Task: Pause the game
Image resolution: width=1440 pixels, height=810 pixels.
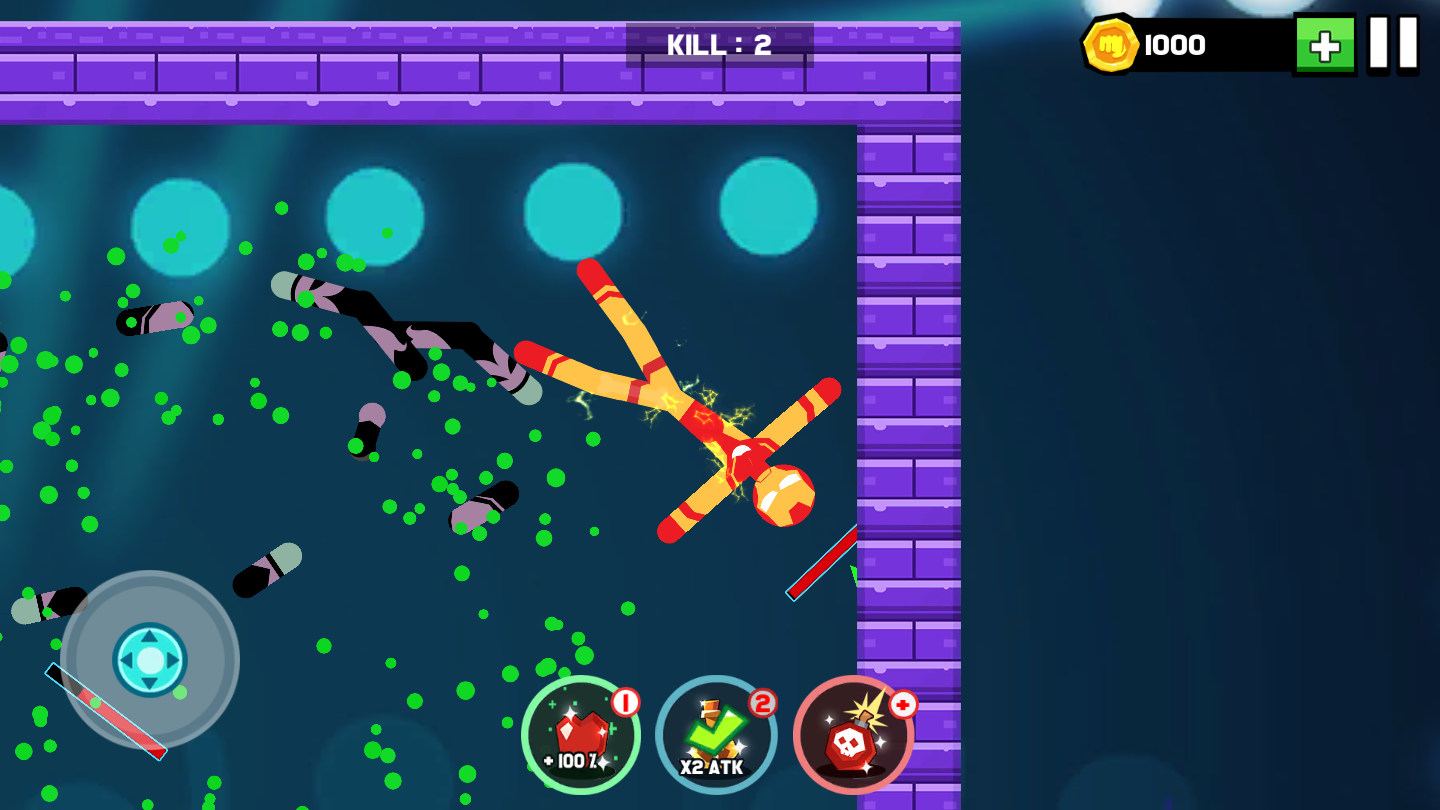Action: [x=1393, y=44]
